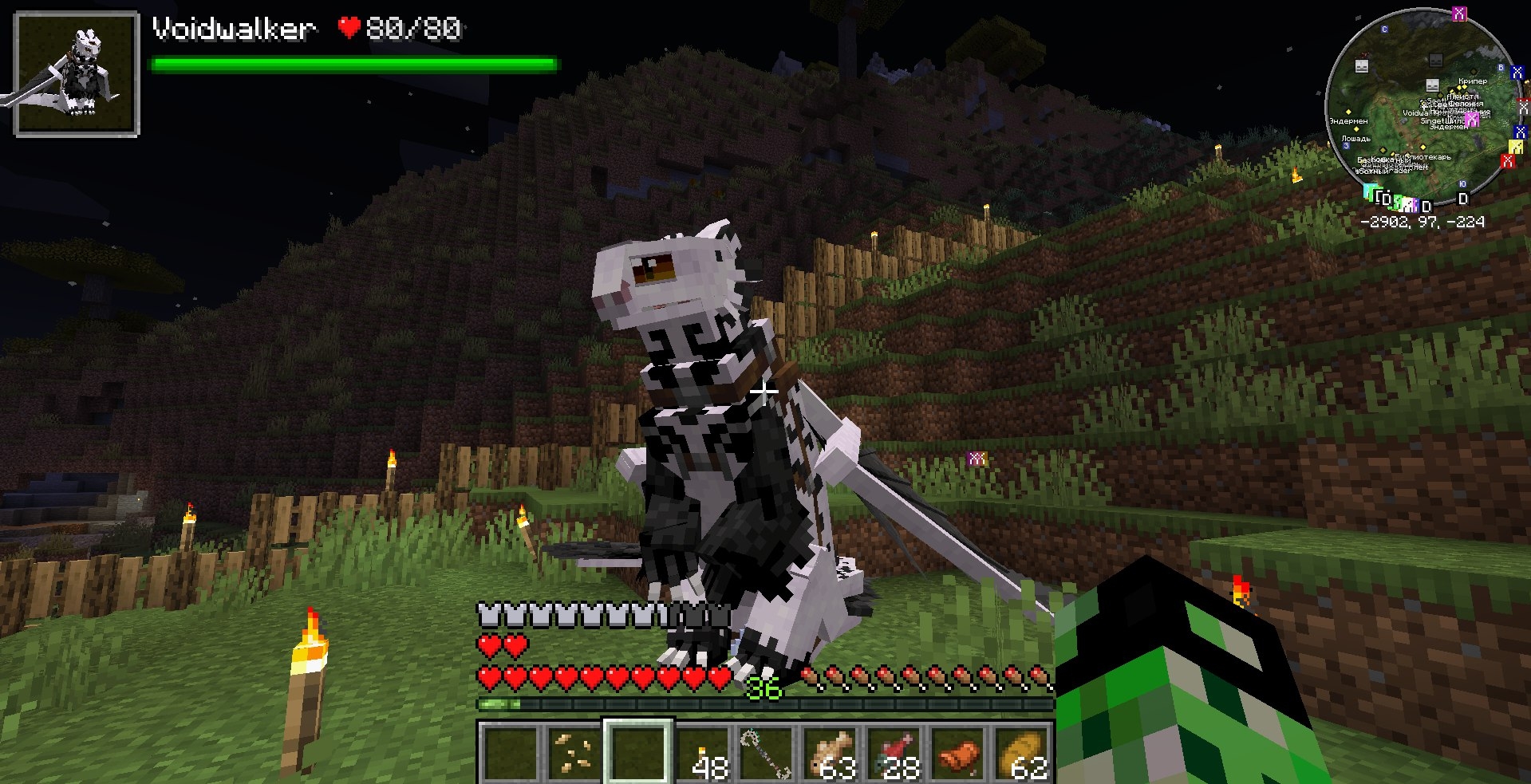Screen dimensions: 1531x784
Task: Click the red waypoint marker on minimap edge
Action: (1507, 161)
